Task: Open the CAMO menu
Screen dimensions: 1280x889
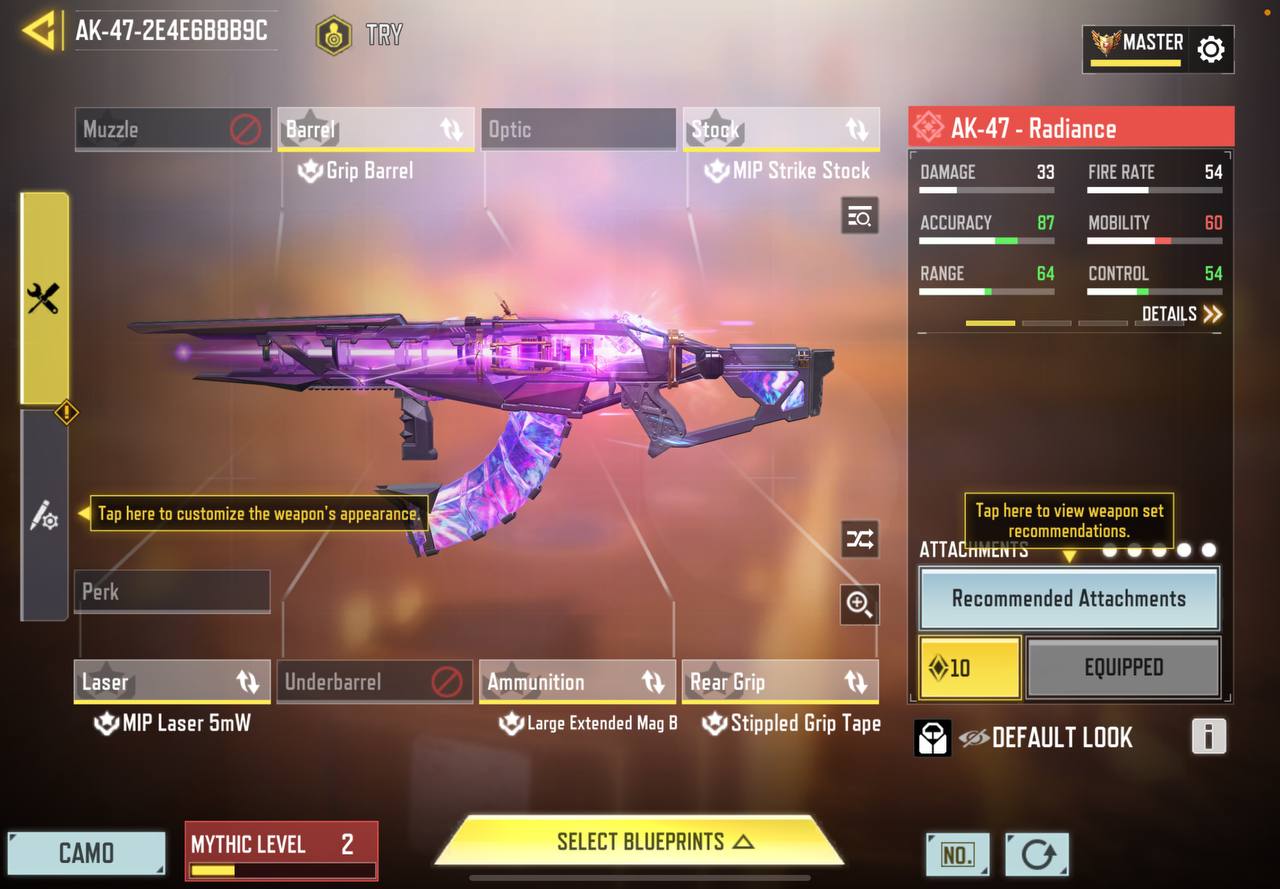Action: pos(86,853)
